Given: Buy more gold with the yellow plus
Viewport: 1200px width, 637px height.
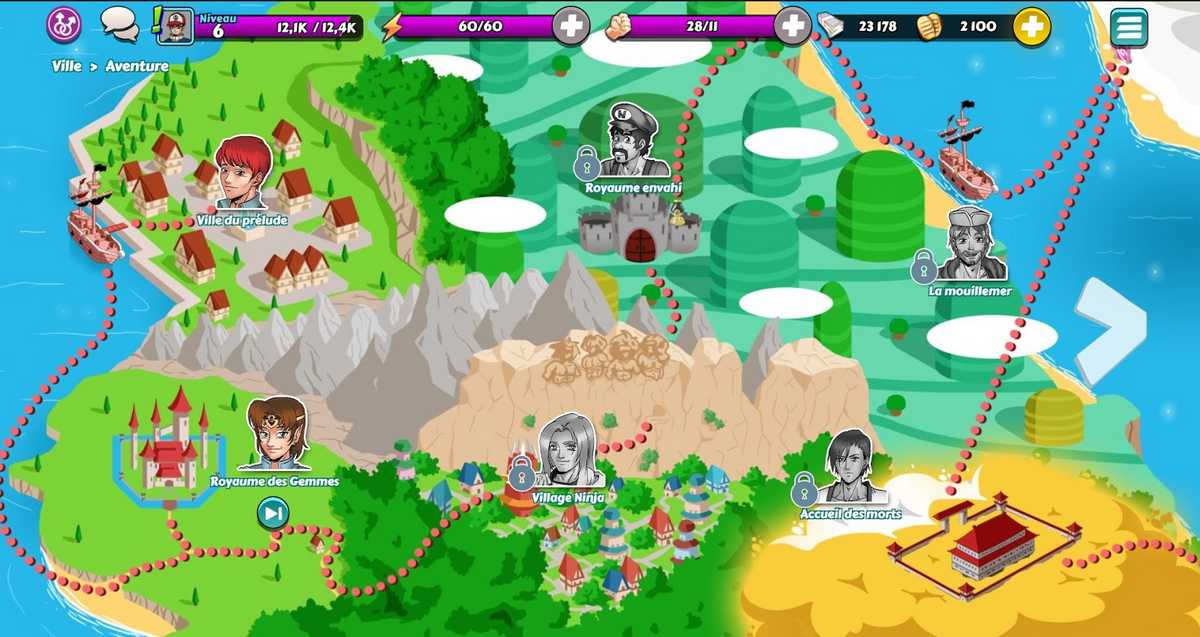Looking at the screenshot, I should click(x=1031, y=27).
